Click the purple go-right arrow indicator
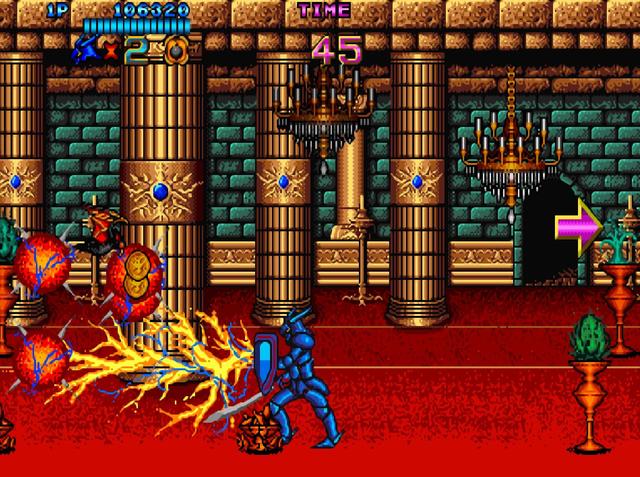 579,224
